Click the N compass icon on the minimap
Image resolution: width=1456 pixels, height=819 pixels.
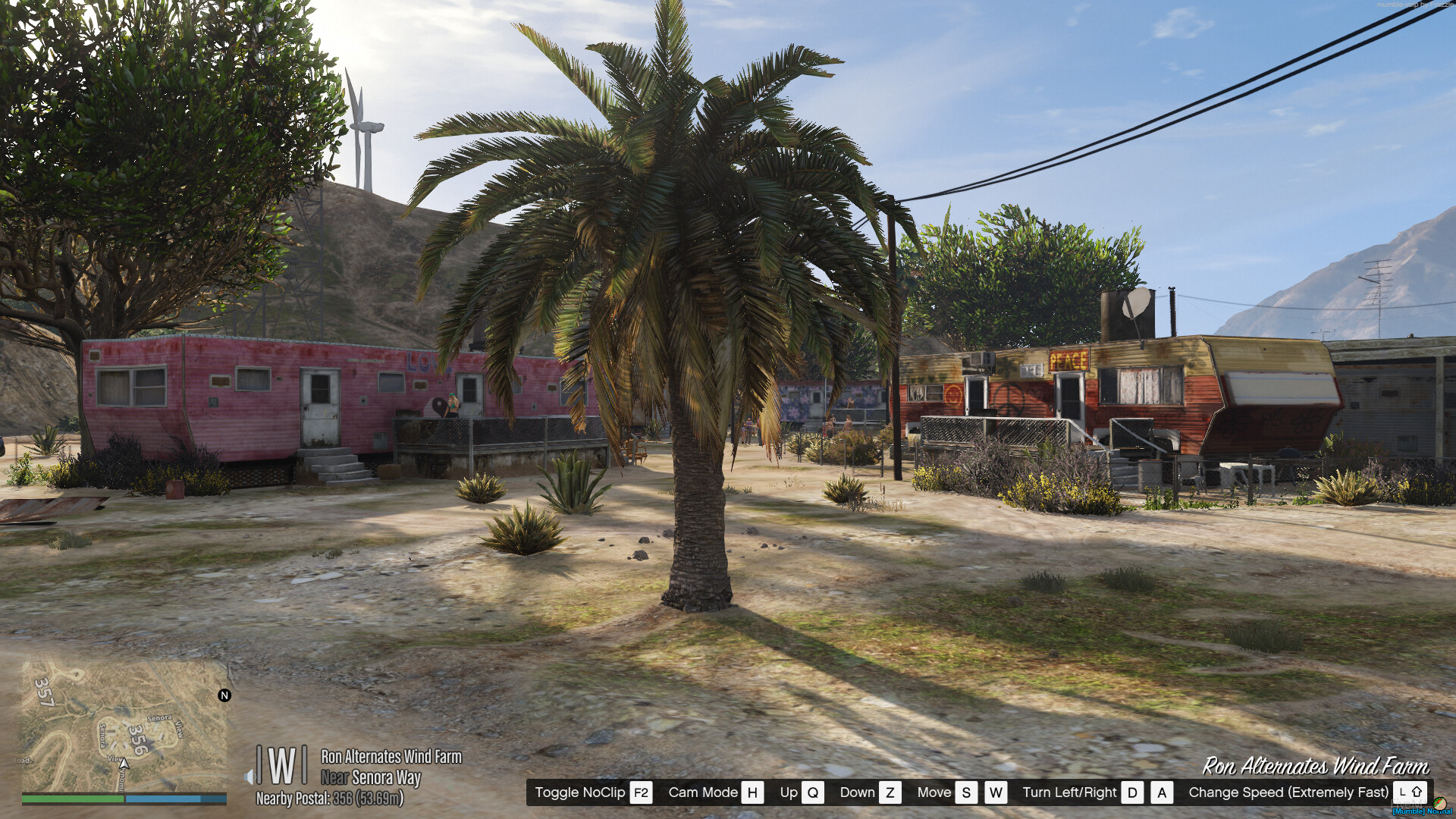click(x=223, y=695)
